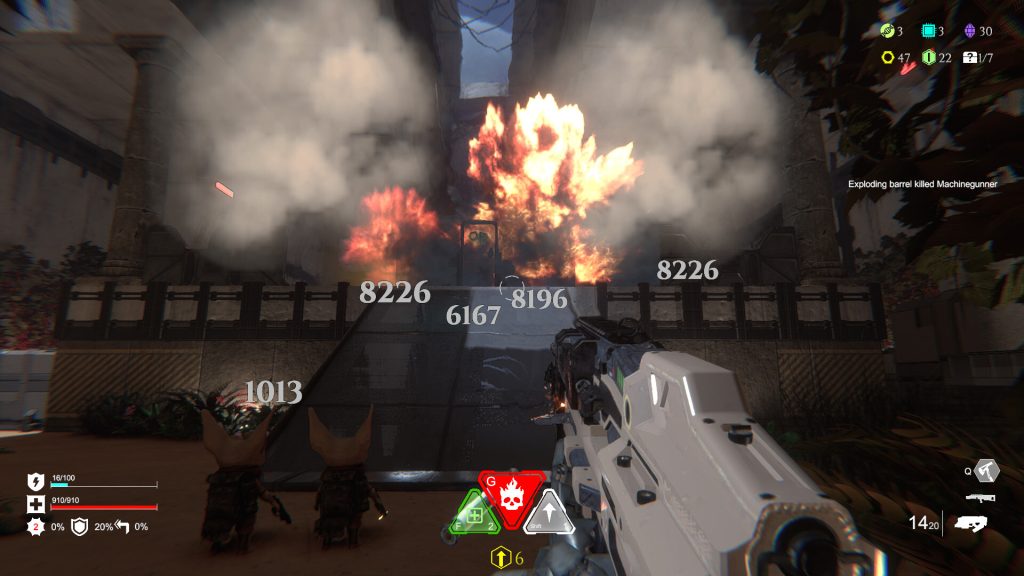Trigger the grey upward-arrow dash ability
Screen dimensions: 1024x576
[551, 516]
